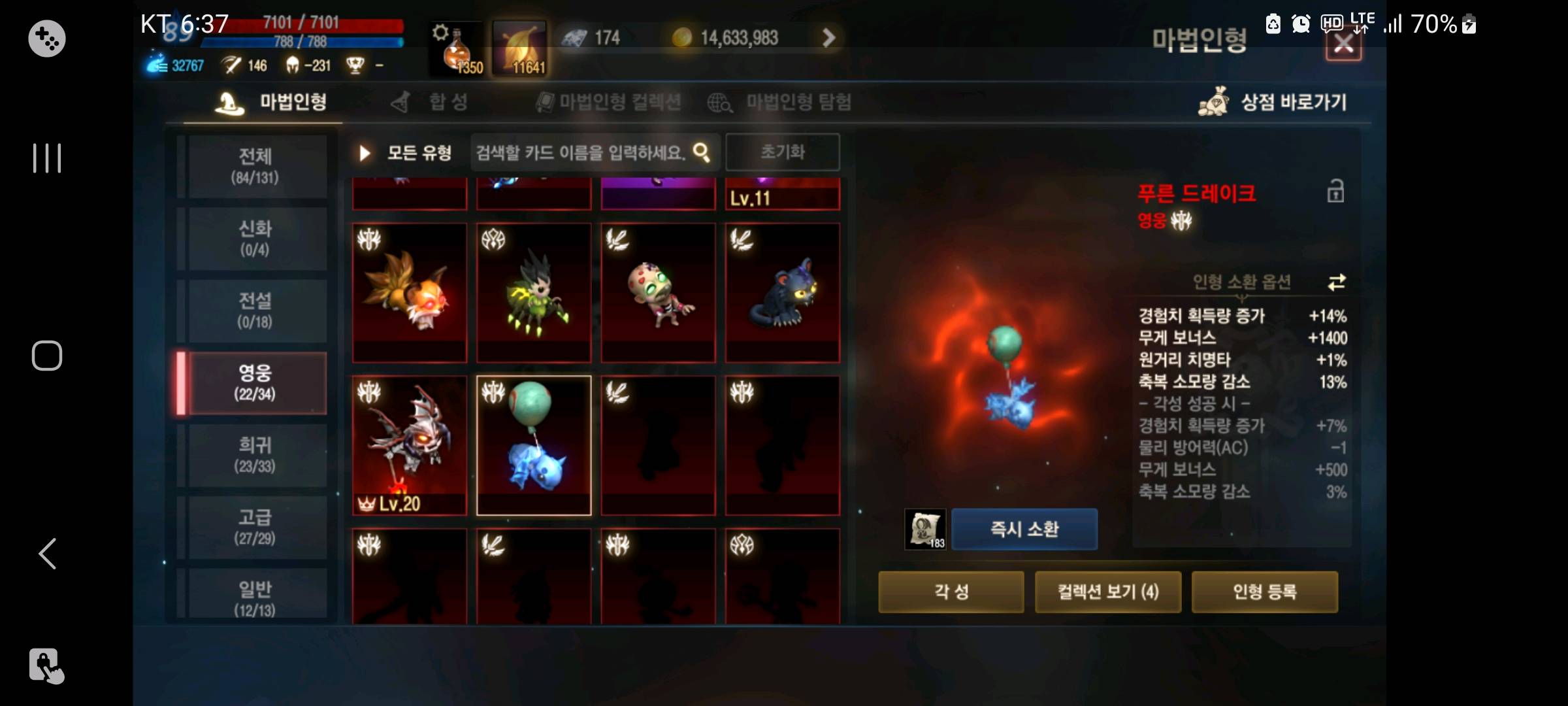
Task: Click the 각성 awakening button
Action: click(951, 592)
